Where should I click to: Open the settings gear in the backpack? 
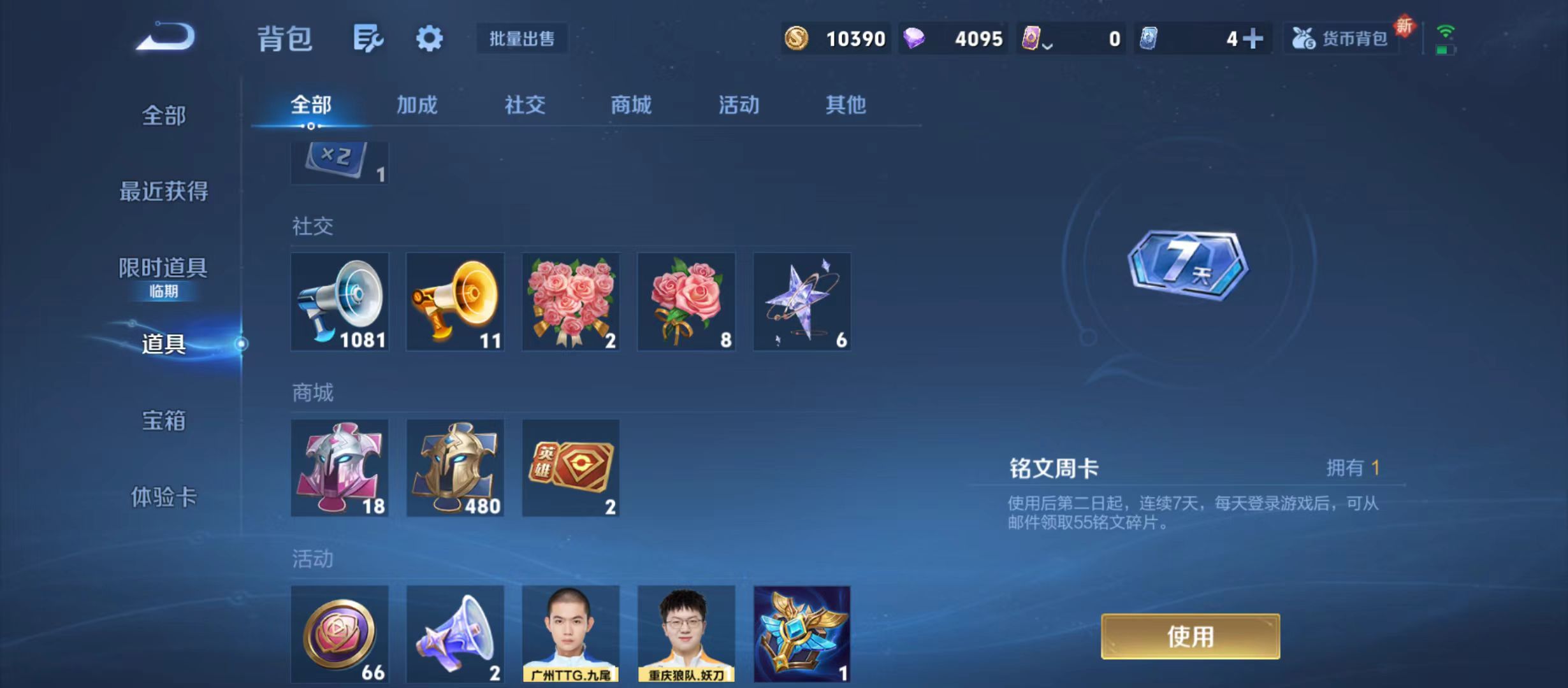pyautogui.click(x=430, y=38)
